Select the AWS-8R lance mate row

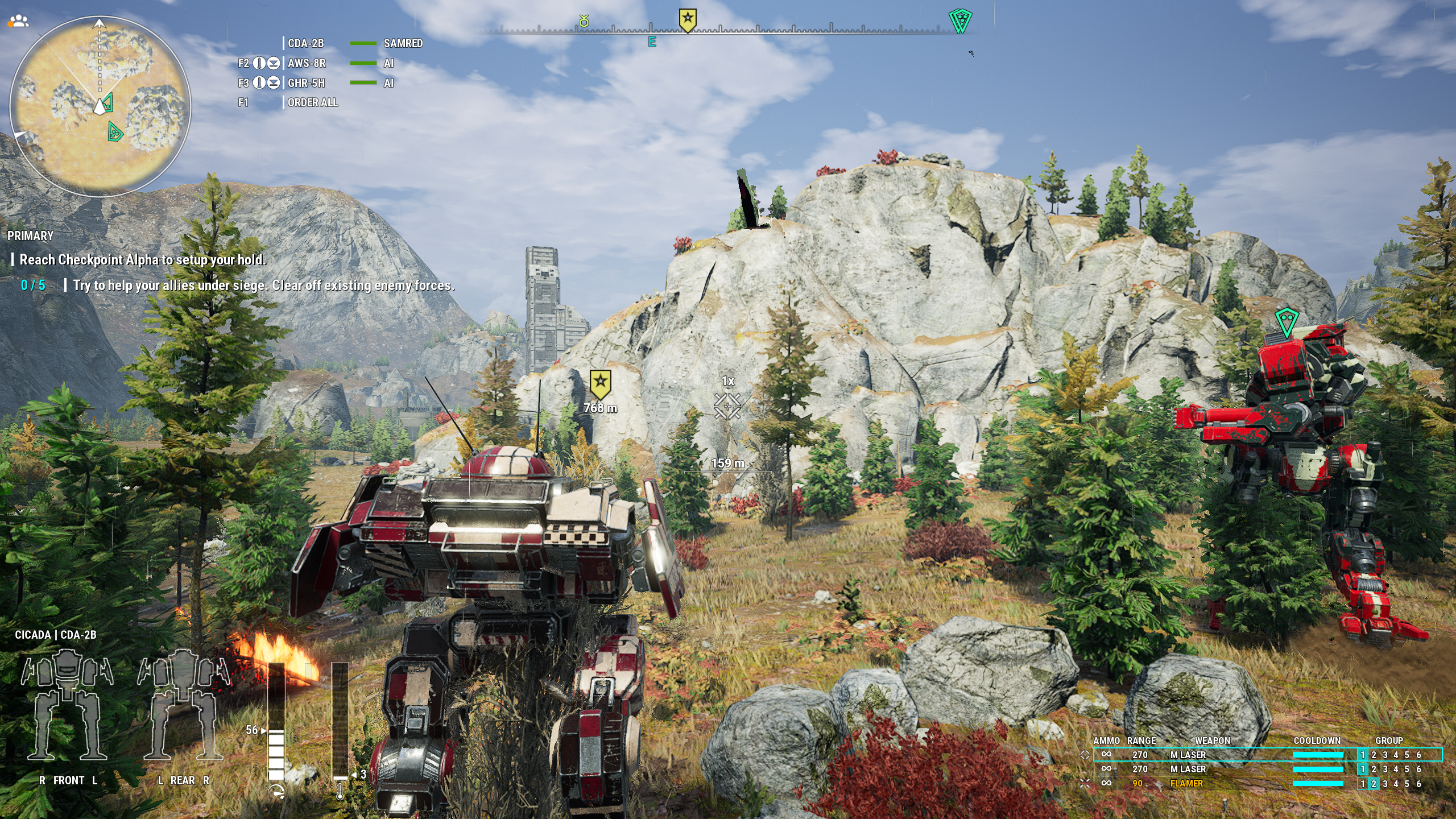click(x=307, y=63)
